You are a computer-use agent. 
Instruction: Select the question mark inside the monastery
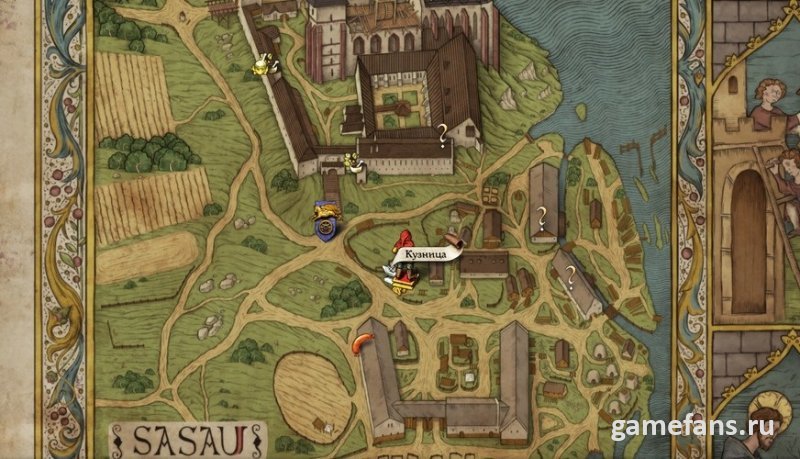[x=443, y=131]
